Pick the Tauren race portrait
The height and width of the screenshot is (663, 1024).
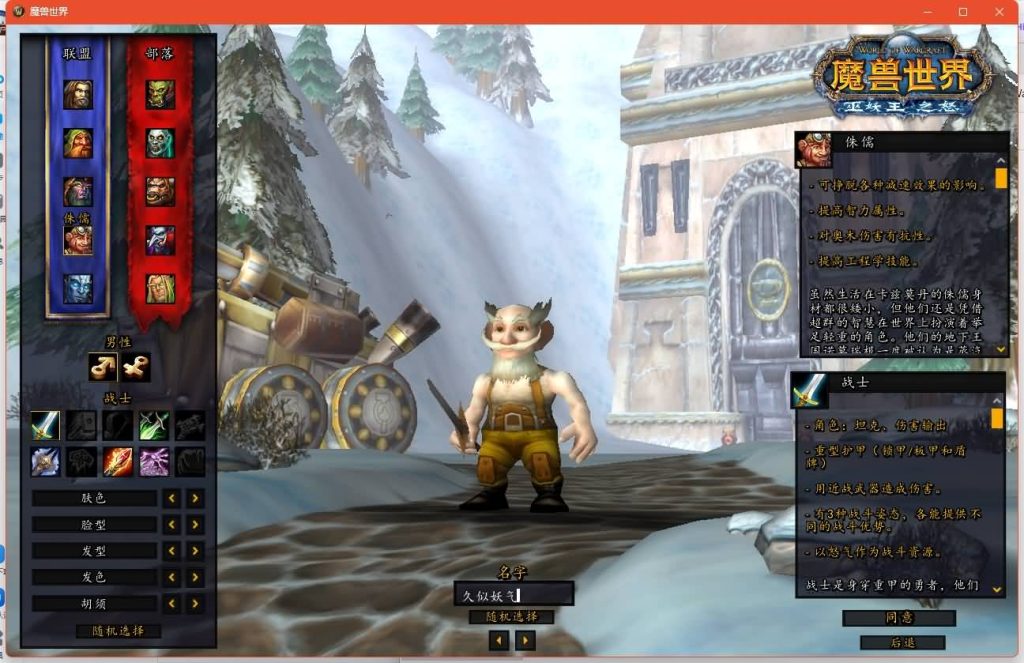[x=160, y=191]
